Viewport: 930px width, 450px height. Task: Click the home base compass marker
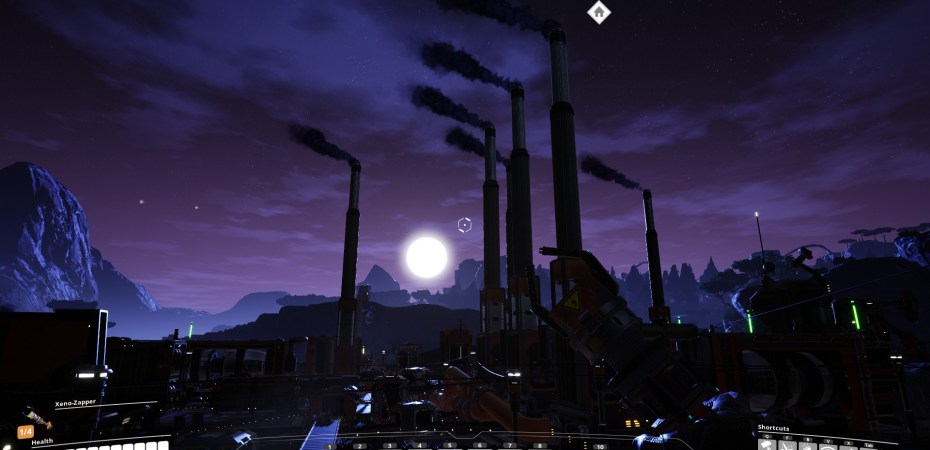point(598,12)
